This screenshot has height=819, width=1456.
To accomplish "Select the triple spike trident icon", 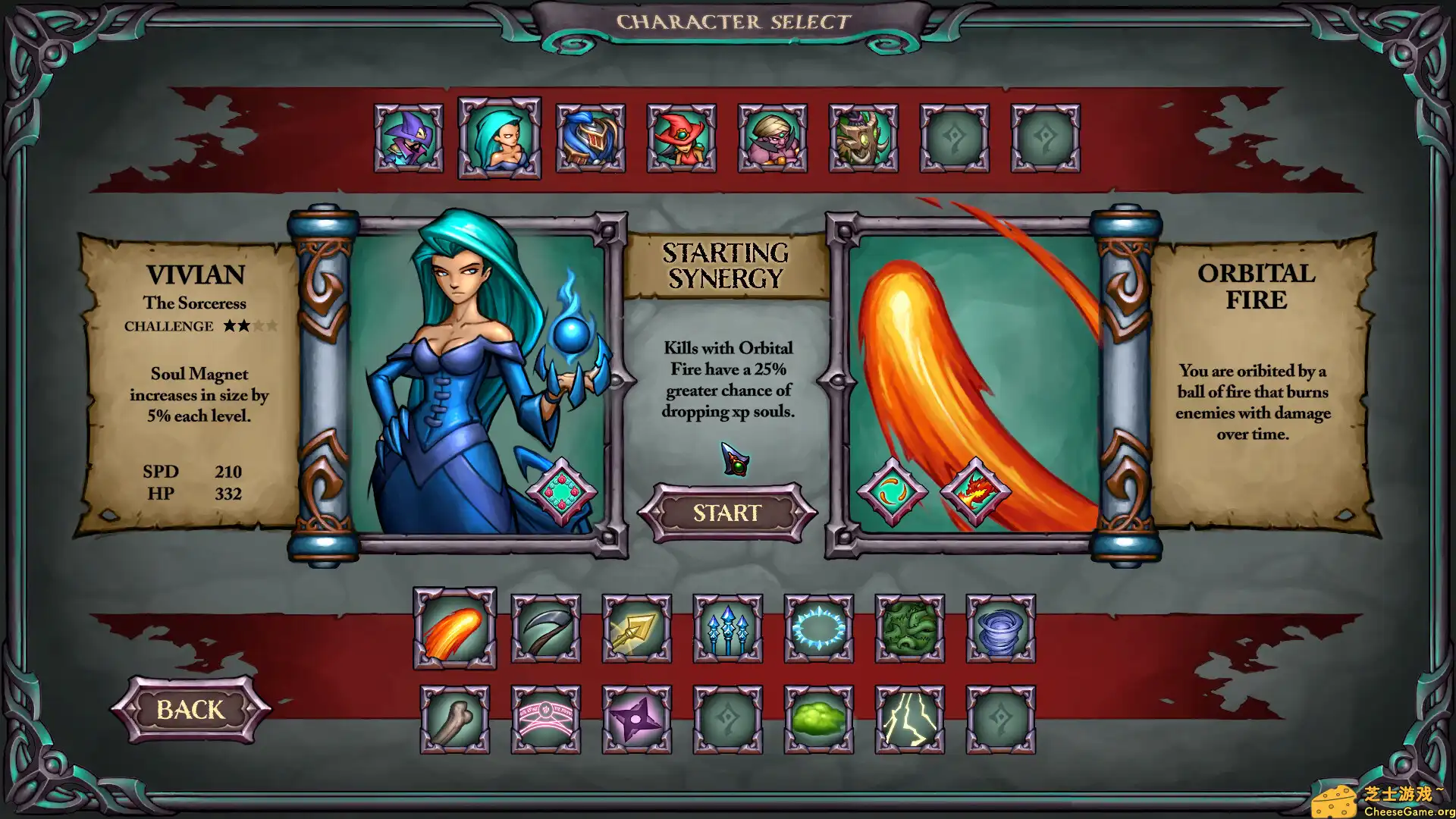I will click(x=726, y=629).
